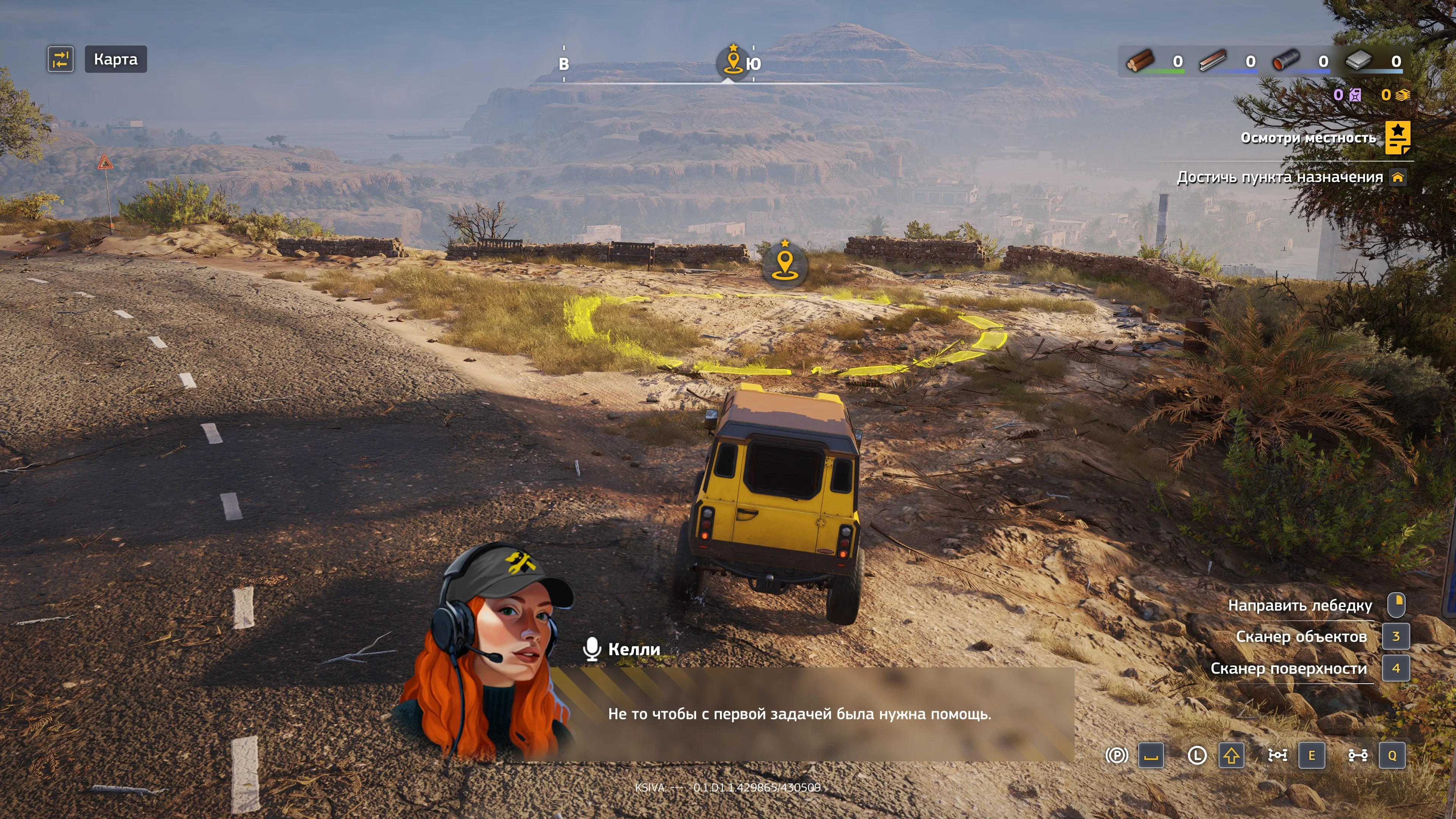
Task: Click Келли's microphone speaker icon
Action: (592, 650)
